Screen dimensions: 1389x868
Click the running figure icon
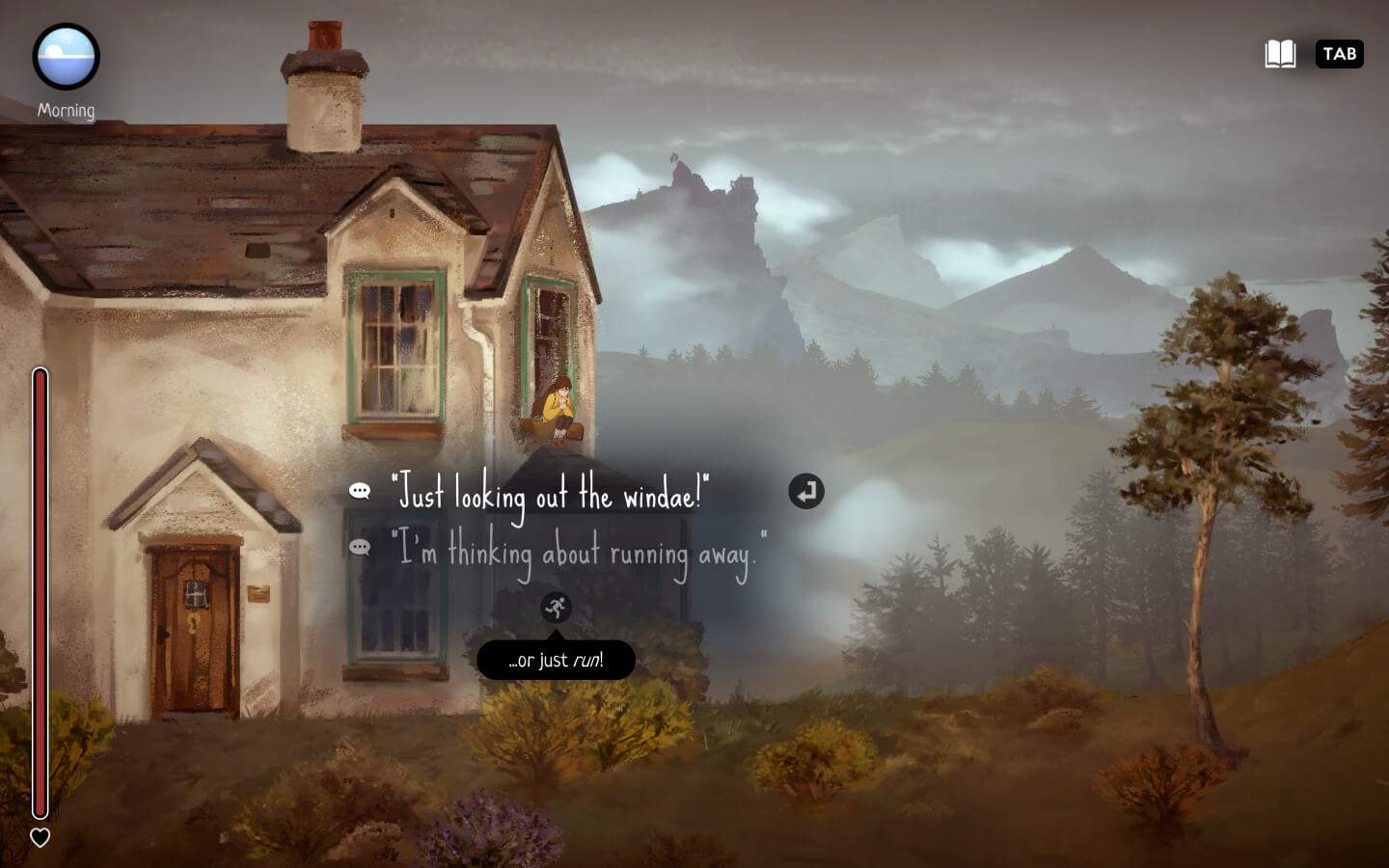click(556, 607)
